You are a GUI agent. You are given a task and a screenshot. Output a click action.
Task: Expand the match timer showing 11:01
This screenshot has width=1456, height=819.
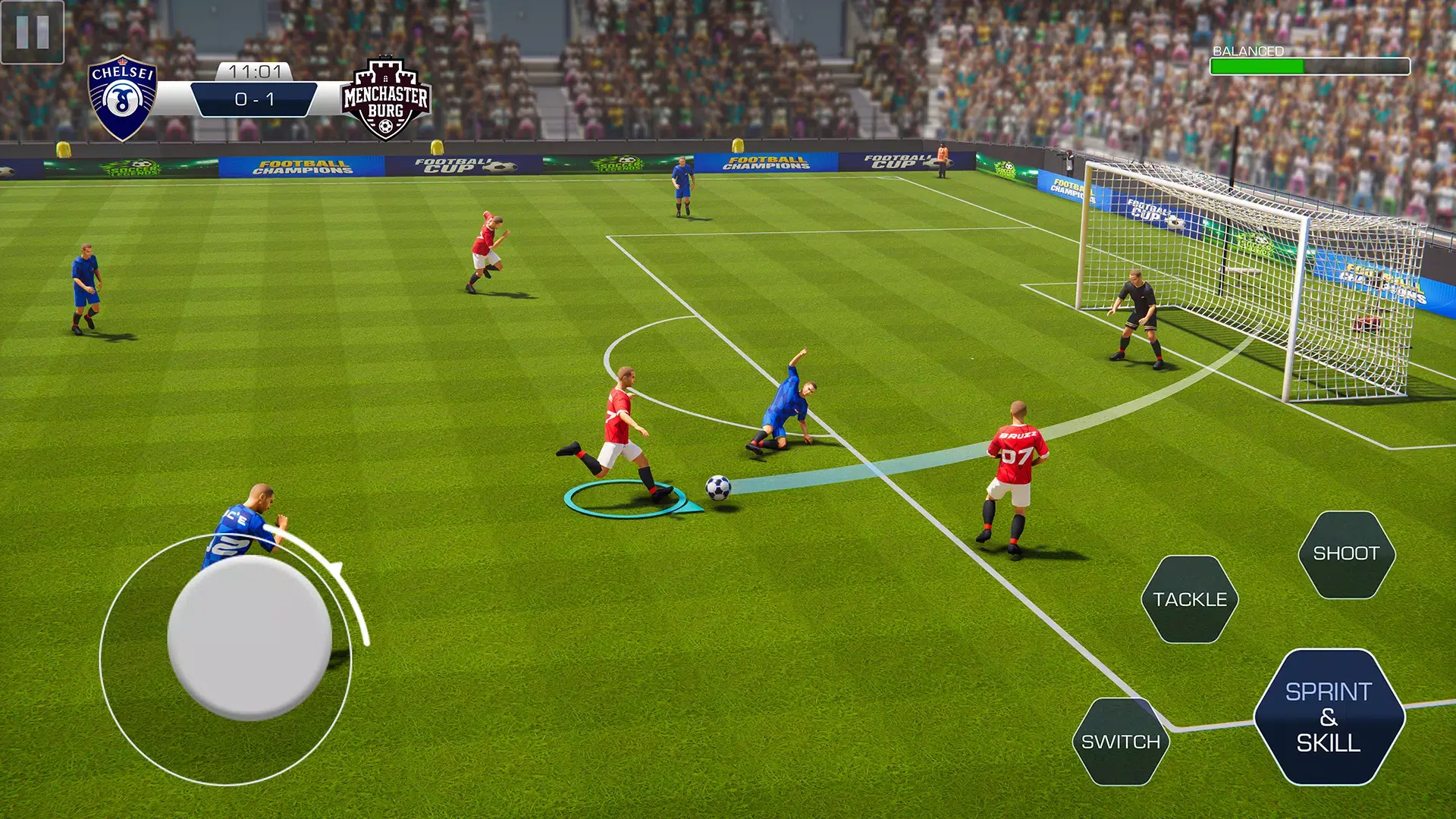[254, 69]
